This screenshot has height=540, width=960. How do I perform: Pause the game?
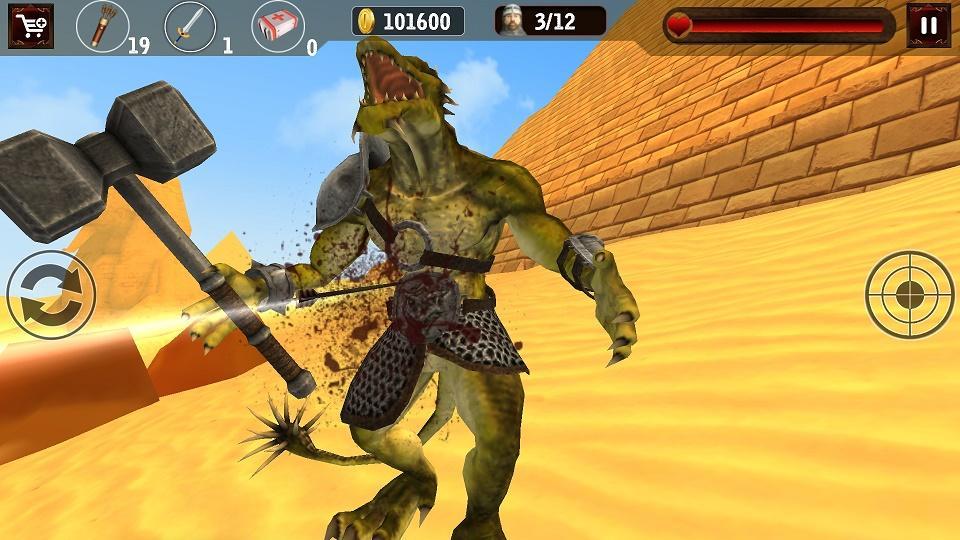[928, 26]
